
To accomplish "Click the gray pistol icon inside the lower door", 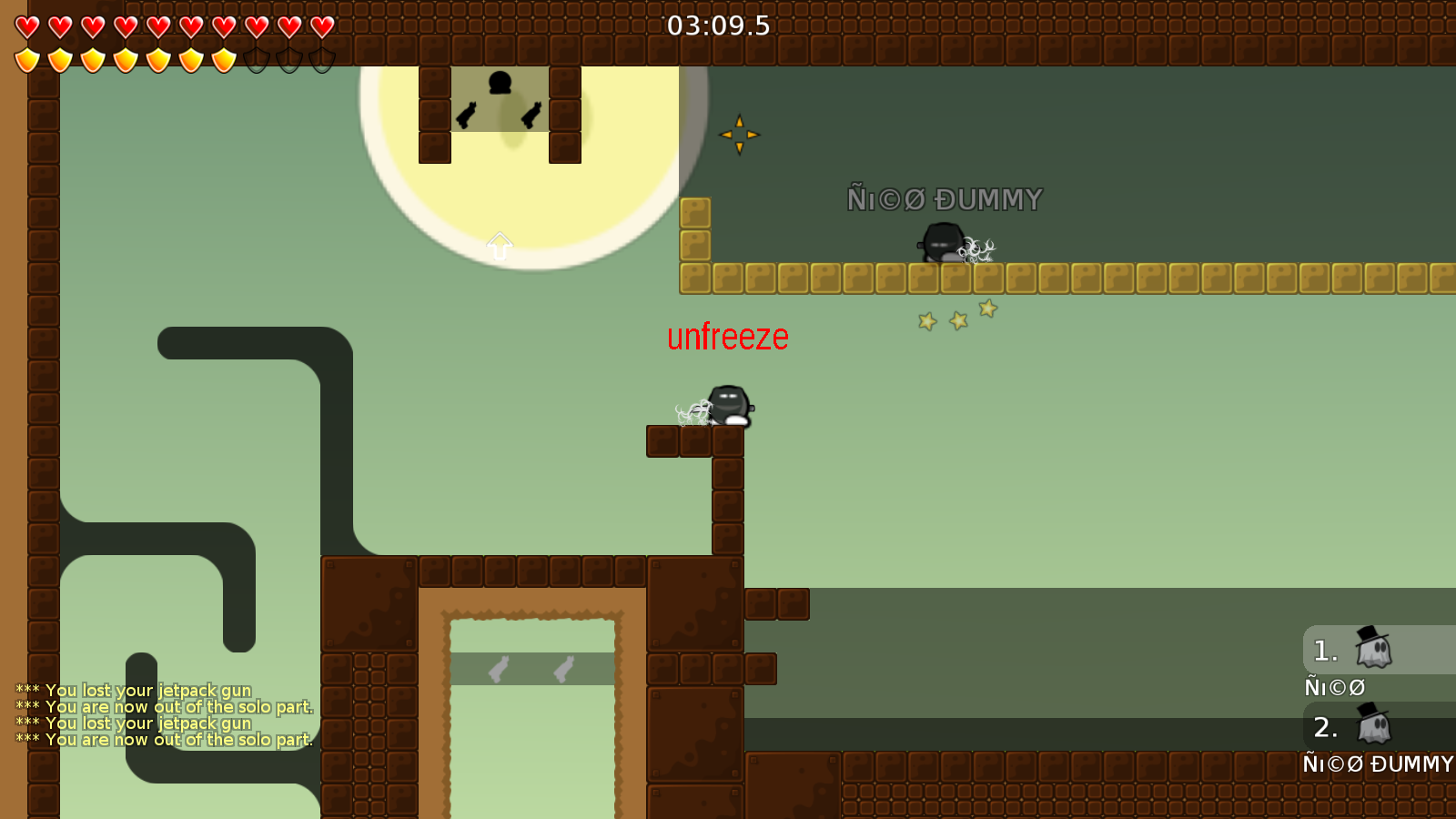I will 499,666.
